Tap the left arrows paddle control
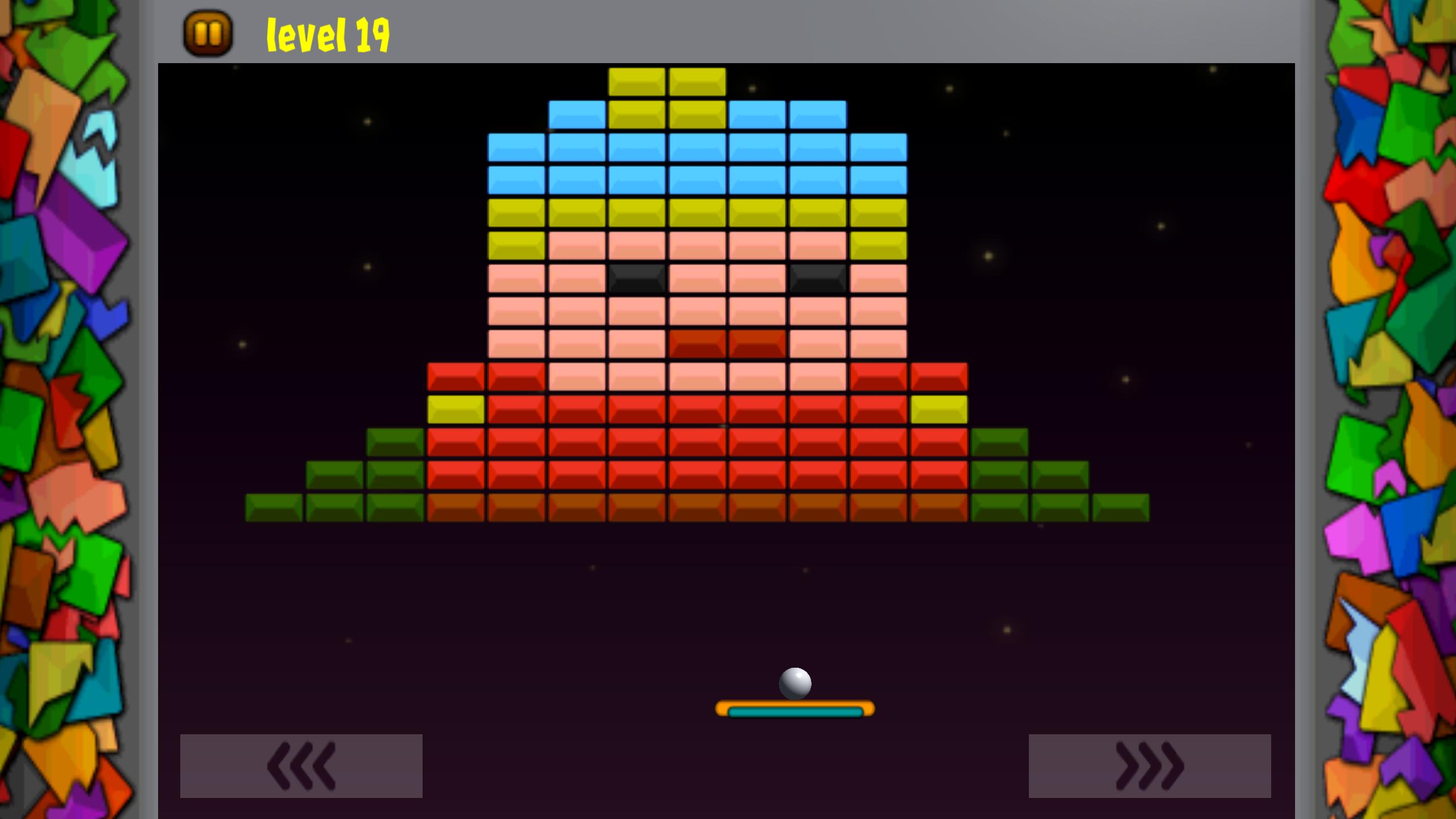 click(301, 766)
